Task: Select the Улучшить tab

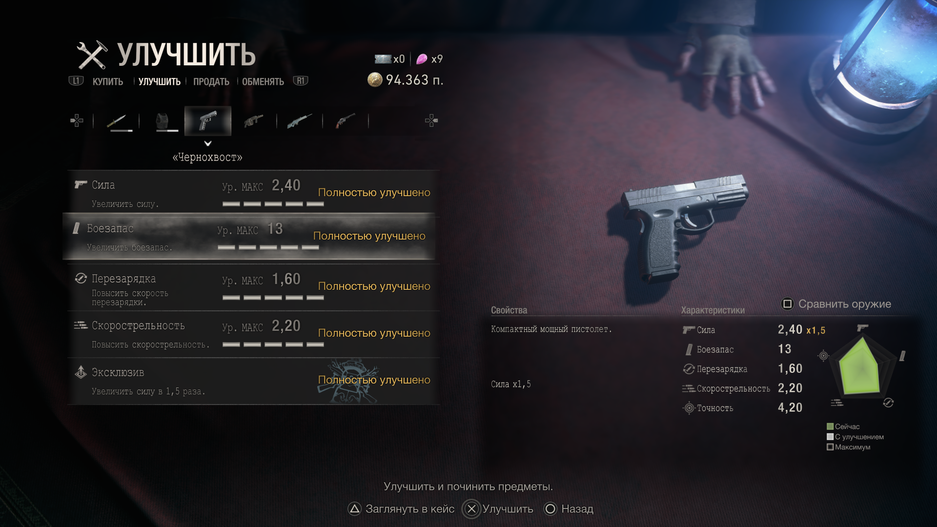Action: pyautogui.click(x=159, y=82)
